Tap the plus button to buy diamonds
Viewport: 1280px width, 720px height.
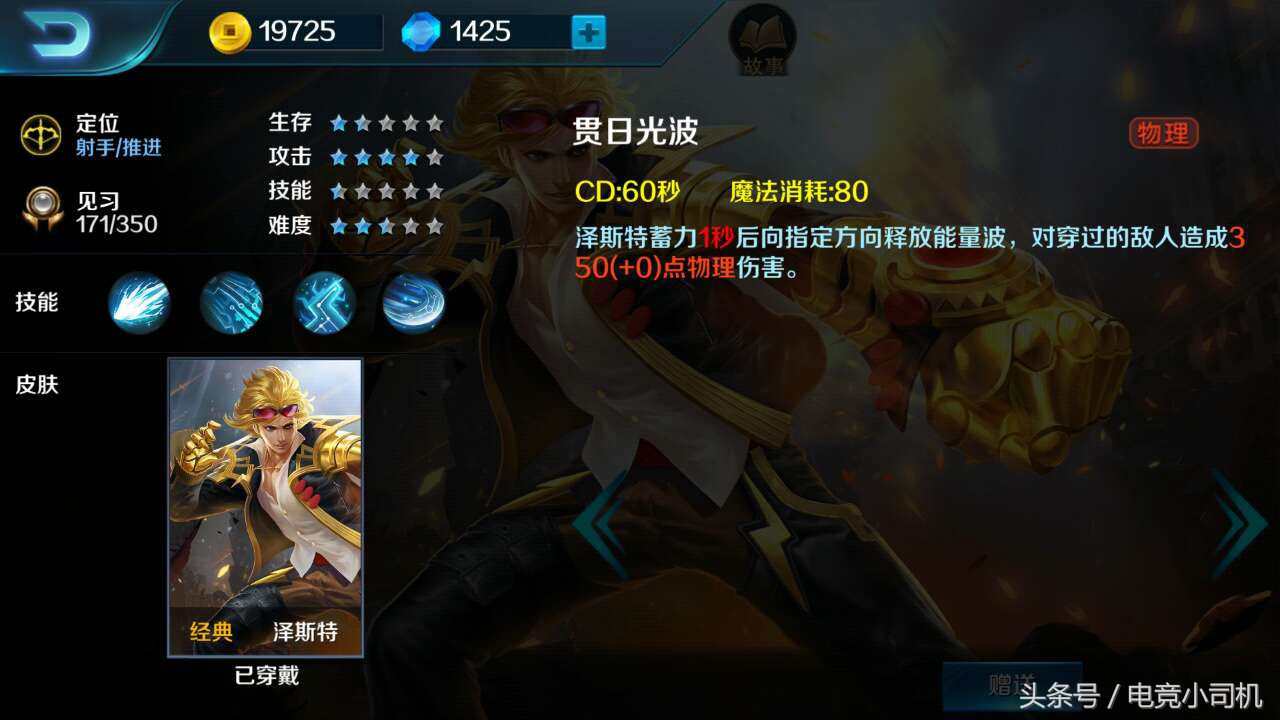coord(590,31)
